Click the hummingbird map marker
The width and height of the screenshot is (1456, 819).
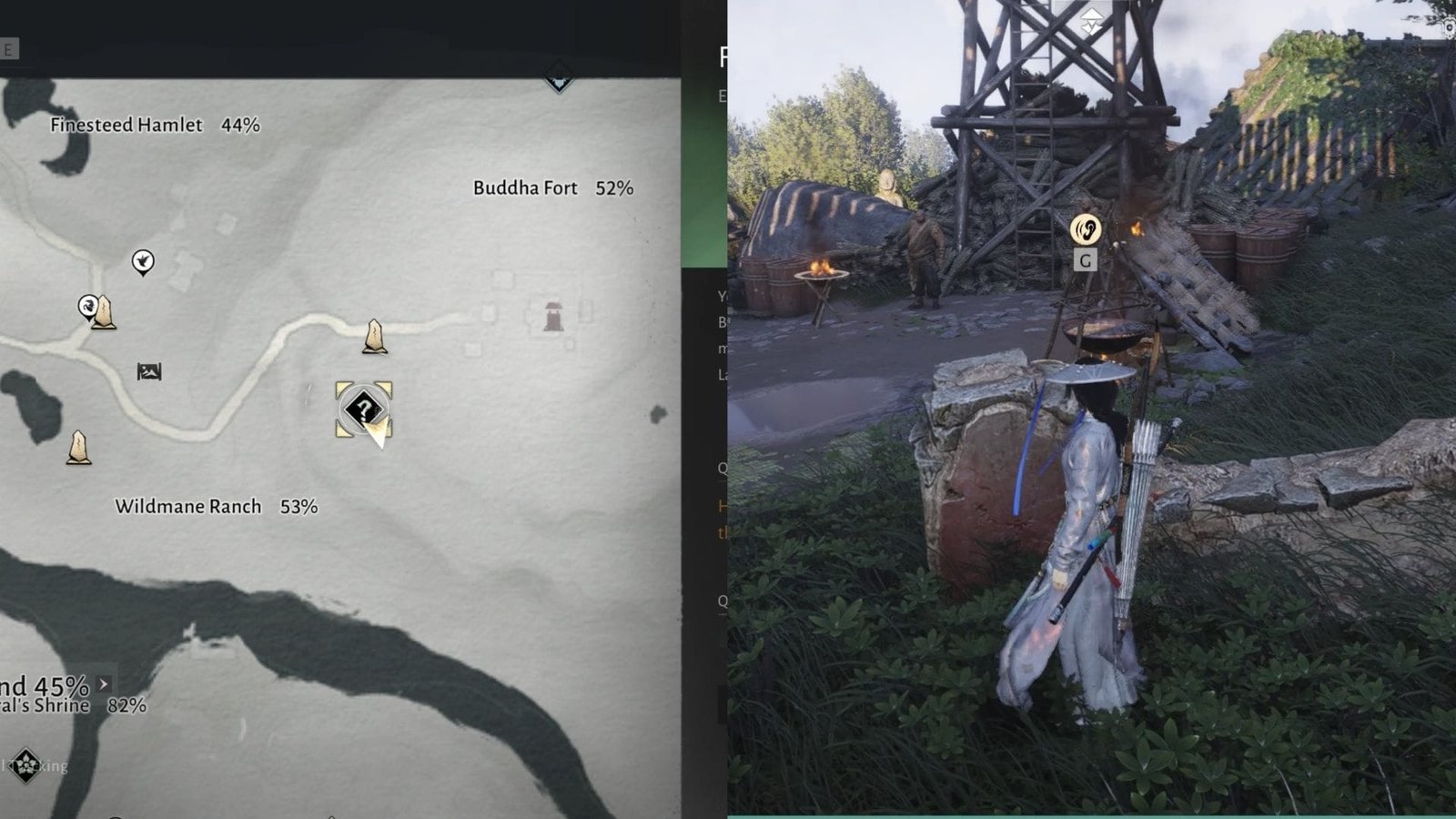(144, 261)
